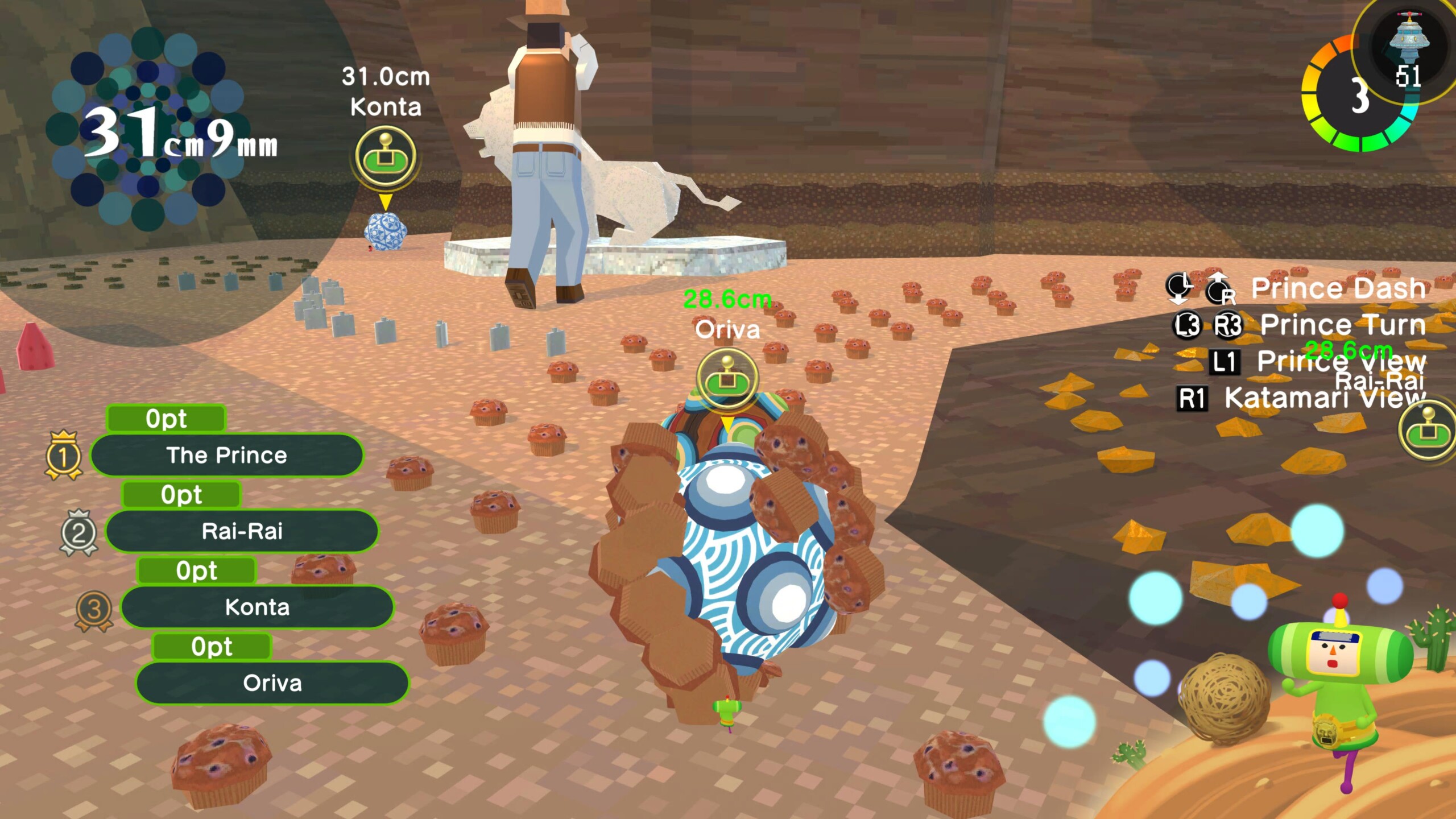Click the gold first-place medal
Screen dimensions: 1456x819
(x=63, y=456)
